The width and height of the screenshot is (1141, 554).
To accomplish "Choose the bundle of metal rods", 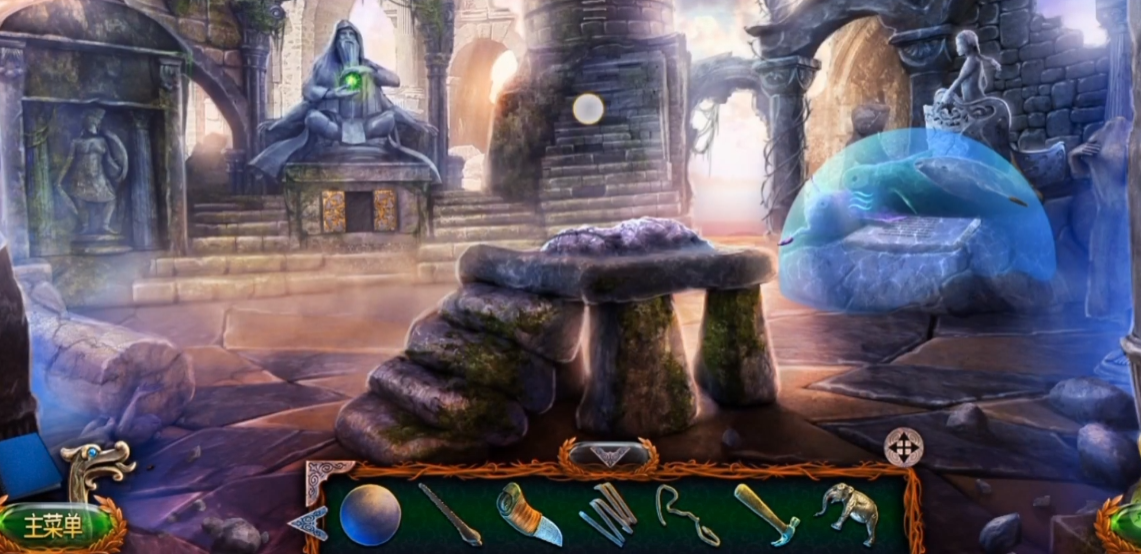I will [x=608, y=512].
